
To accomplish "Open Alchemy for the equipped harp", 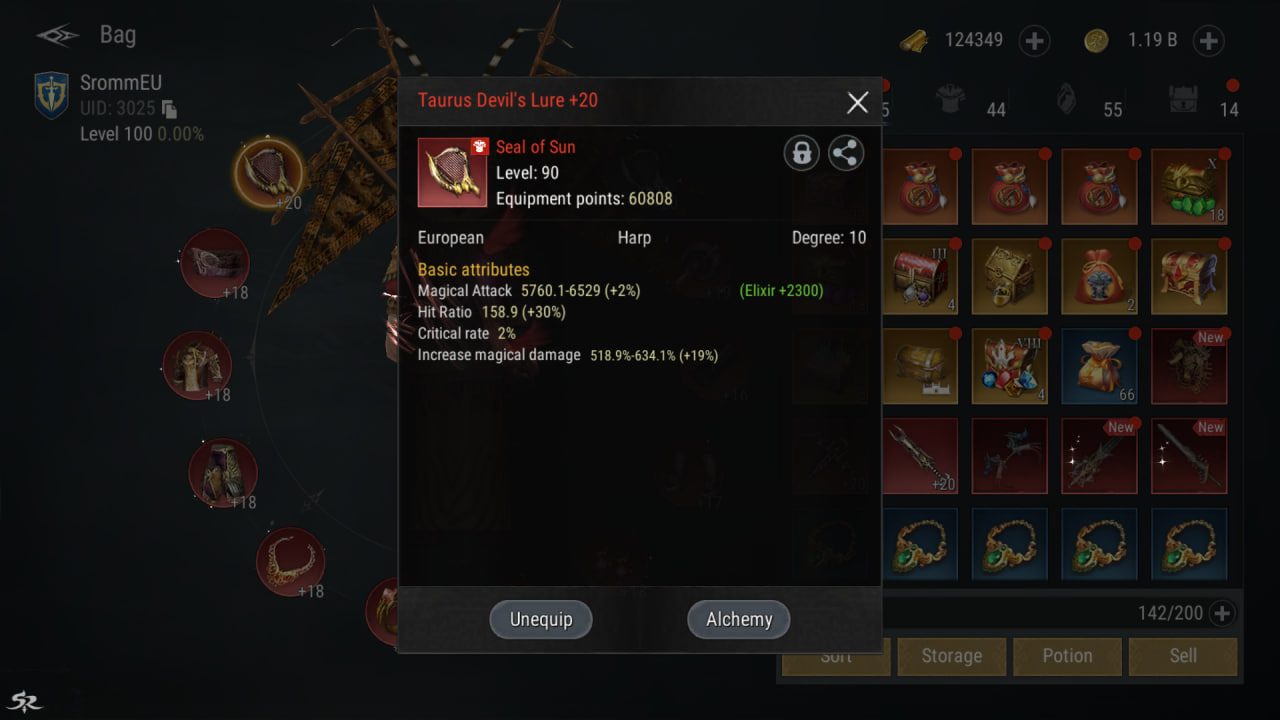I will [738, 619].
